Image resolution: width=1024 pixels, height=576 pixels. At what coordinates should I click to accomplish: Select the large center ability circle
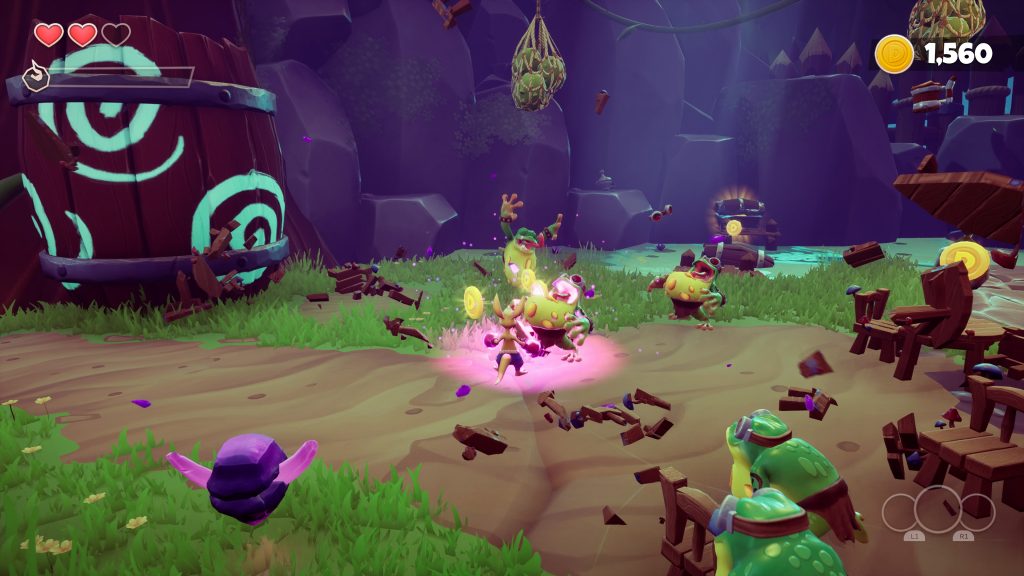coord(938,507)
